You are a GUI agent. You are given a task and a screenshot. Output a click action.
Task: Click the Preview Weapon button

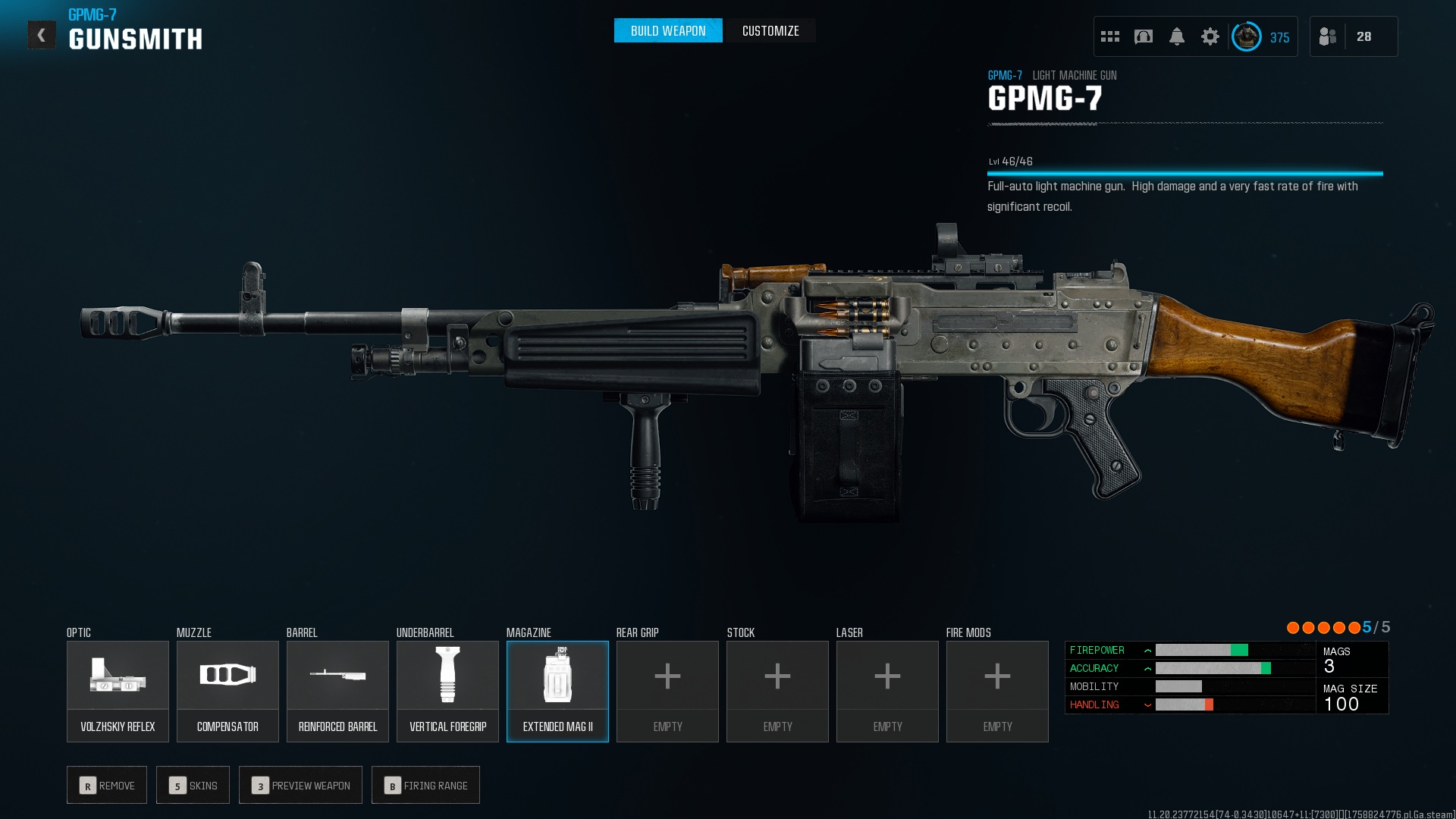coord(300,785)
